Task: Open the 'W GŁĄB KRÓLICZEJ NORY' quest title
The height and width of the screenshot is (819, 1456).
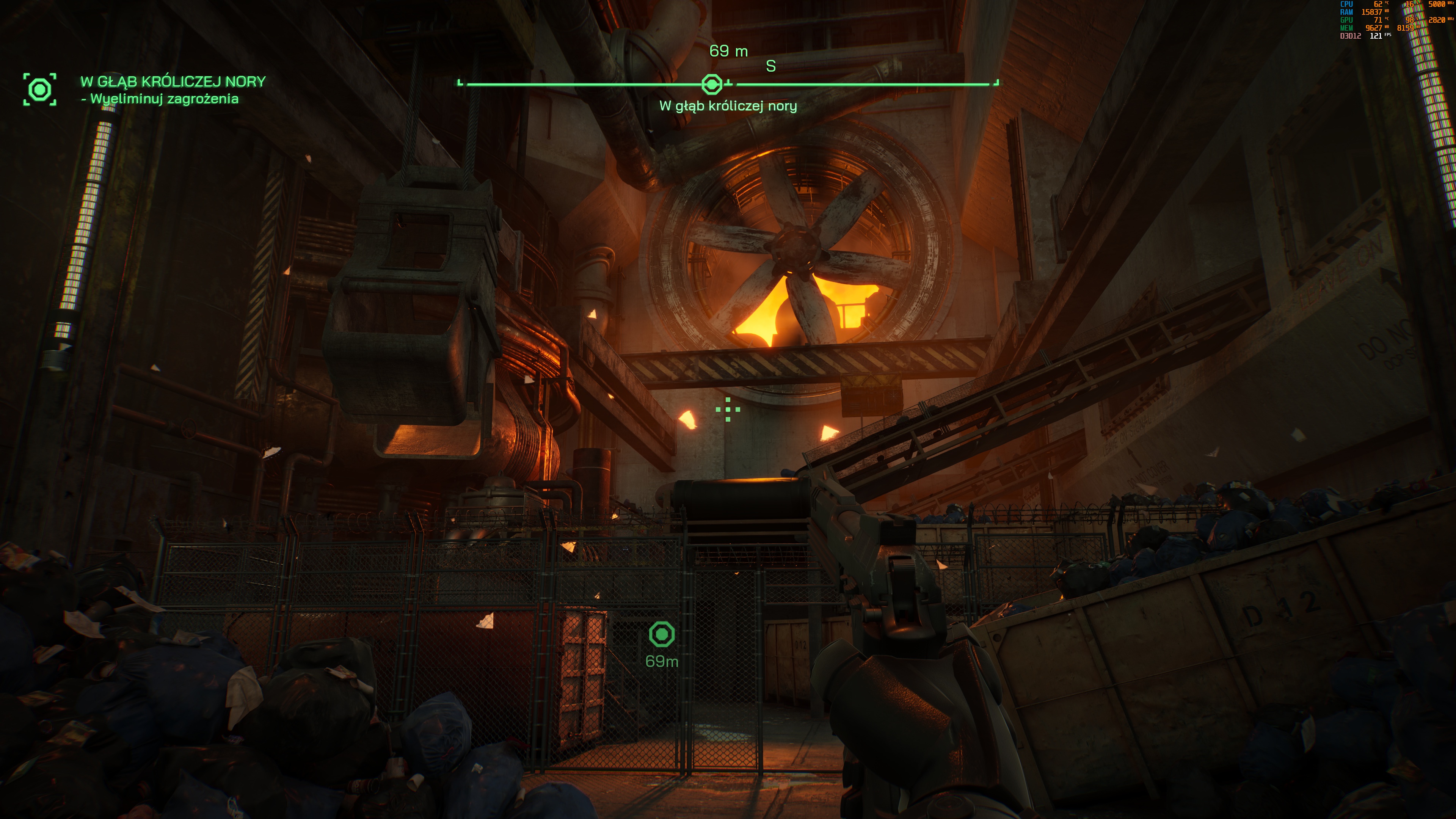Action: [x=173, y=82]
